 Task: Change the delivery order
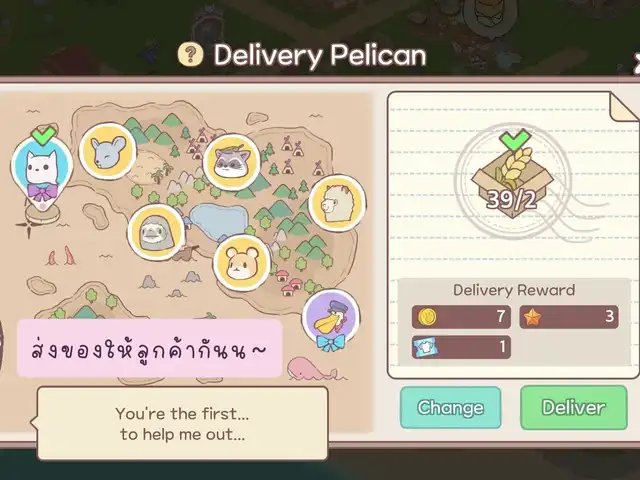(x=450, y=407)
